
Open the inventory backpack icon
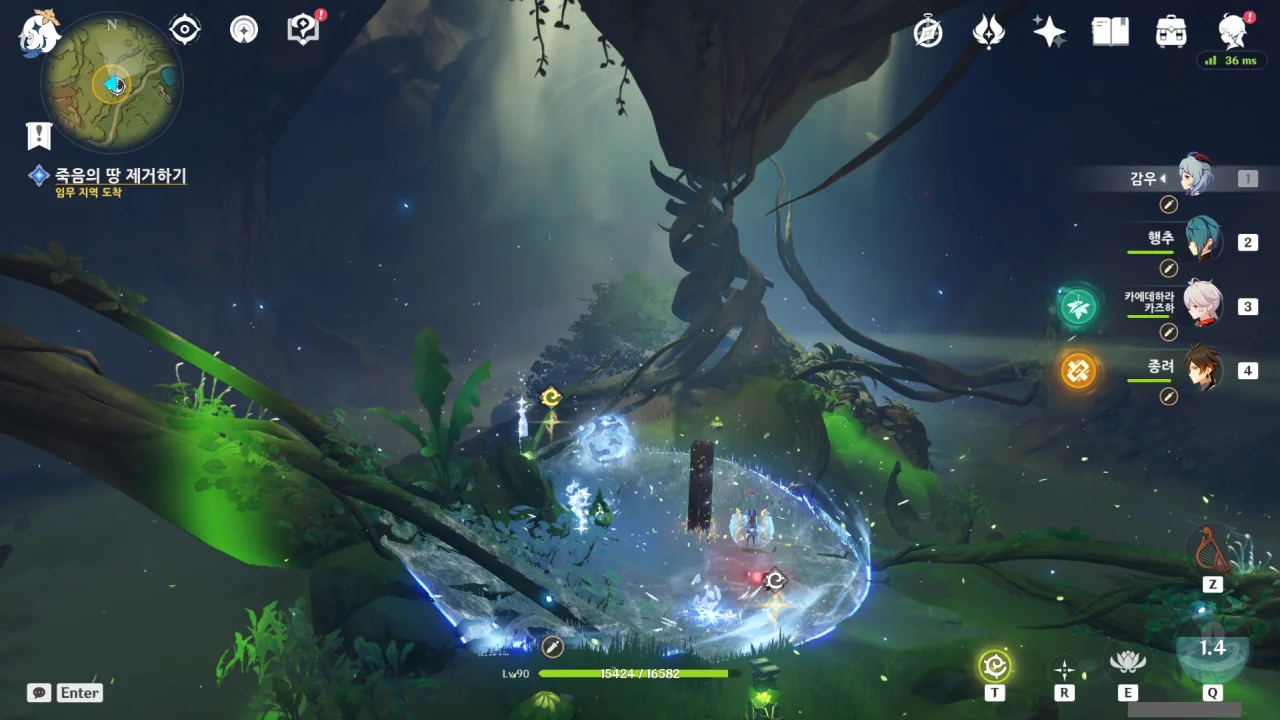click(1171, 32)
